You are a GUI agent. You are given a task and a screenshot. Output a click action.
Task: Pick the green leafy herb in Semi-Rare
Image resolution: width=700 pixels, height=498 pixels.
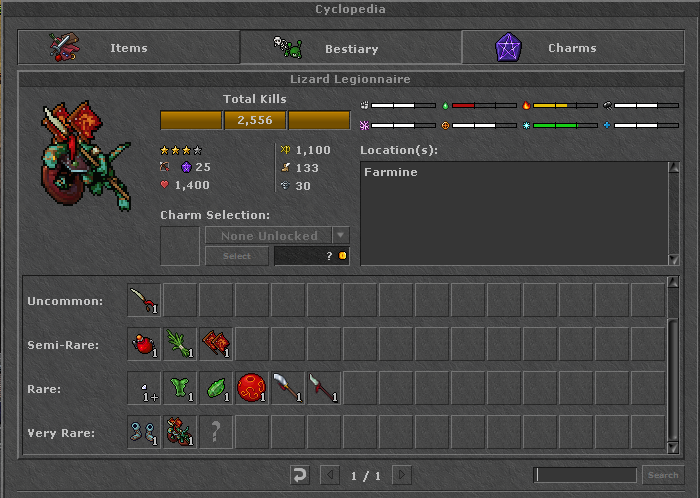tap(180, 344)
